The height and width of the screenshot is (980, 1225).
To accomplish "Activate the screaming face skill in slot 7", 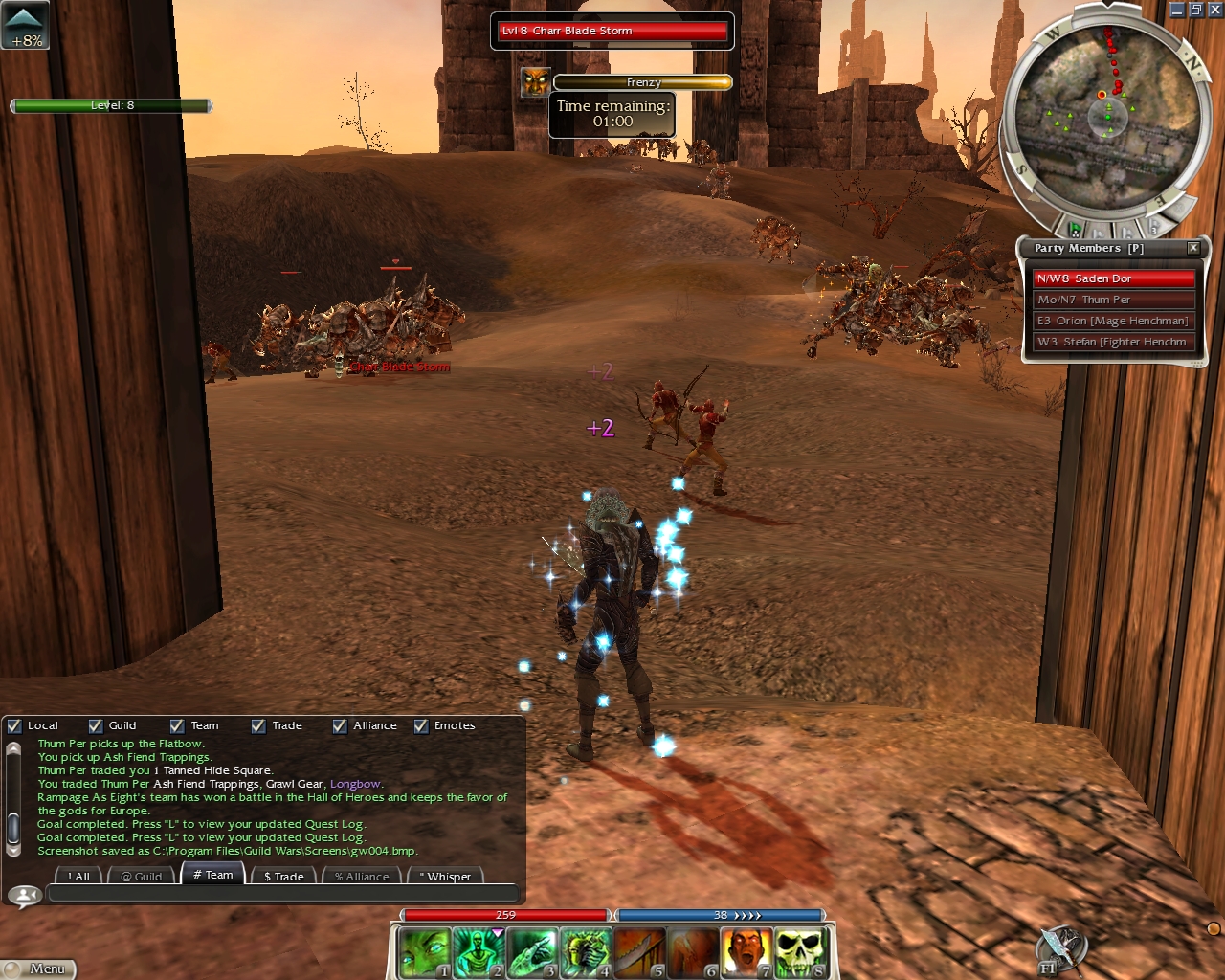I will [746, 952].
